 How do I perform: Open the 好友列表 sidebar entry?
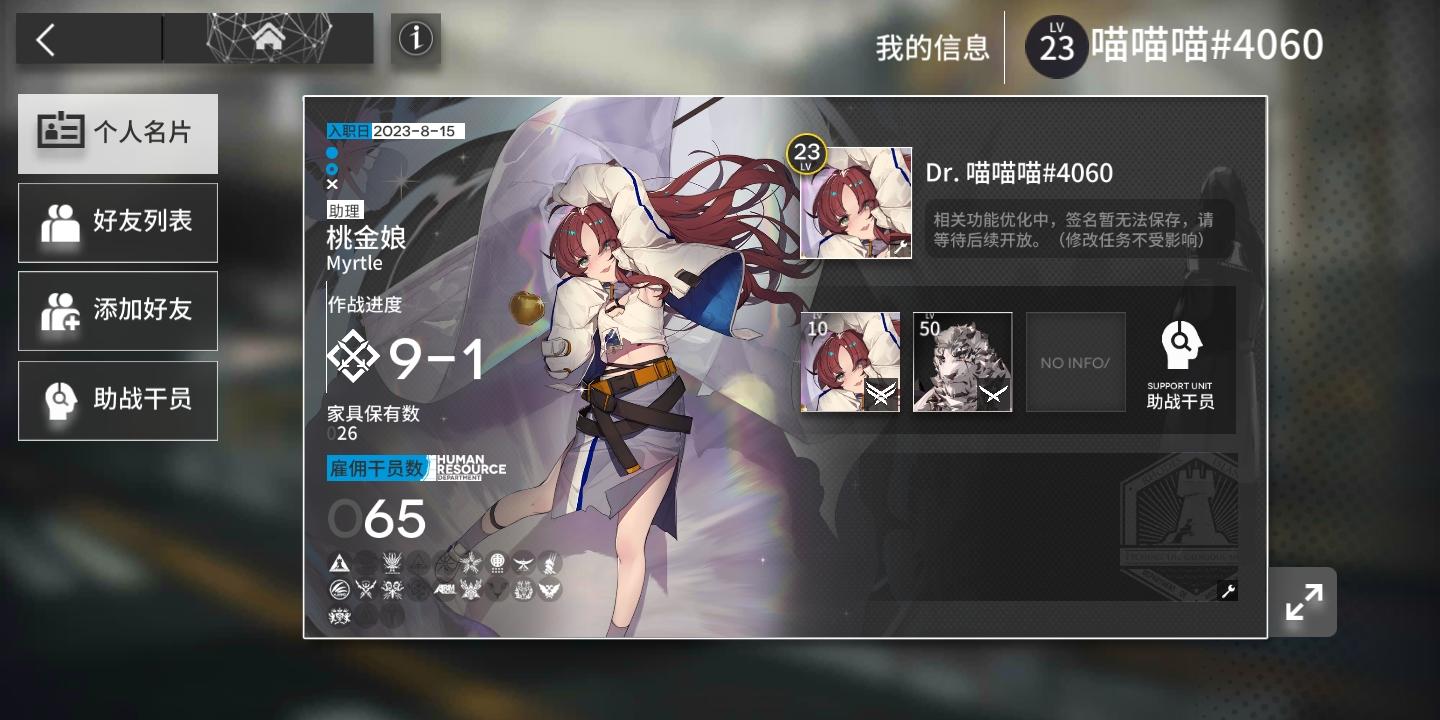[118, 222]
